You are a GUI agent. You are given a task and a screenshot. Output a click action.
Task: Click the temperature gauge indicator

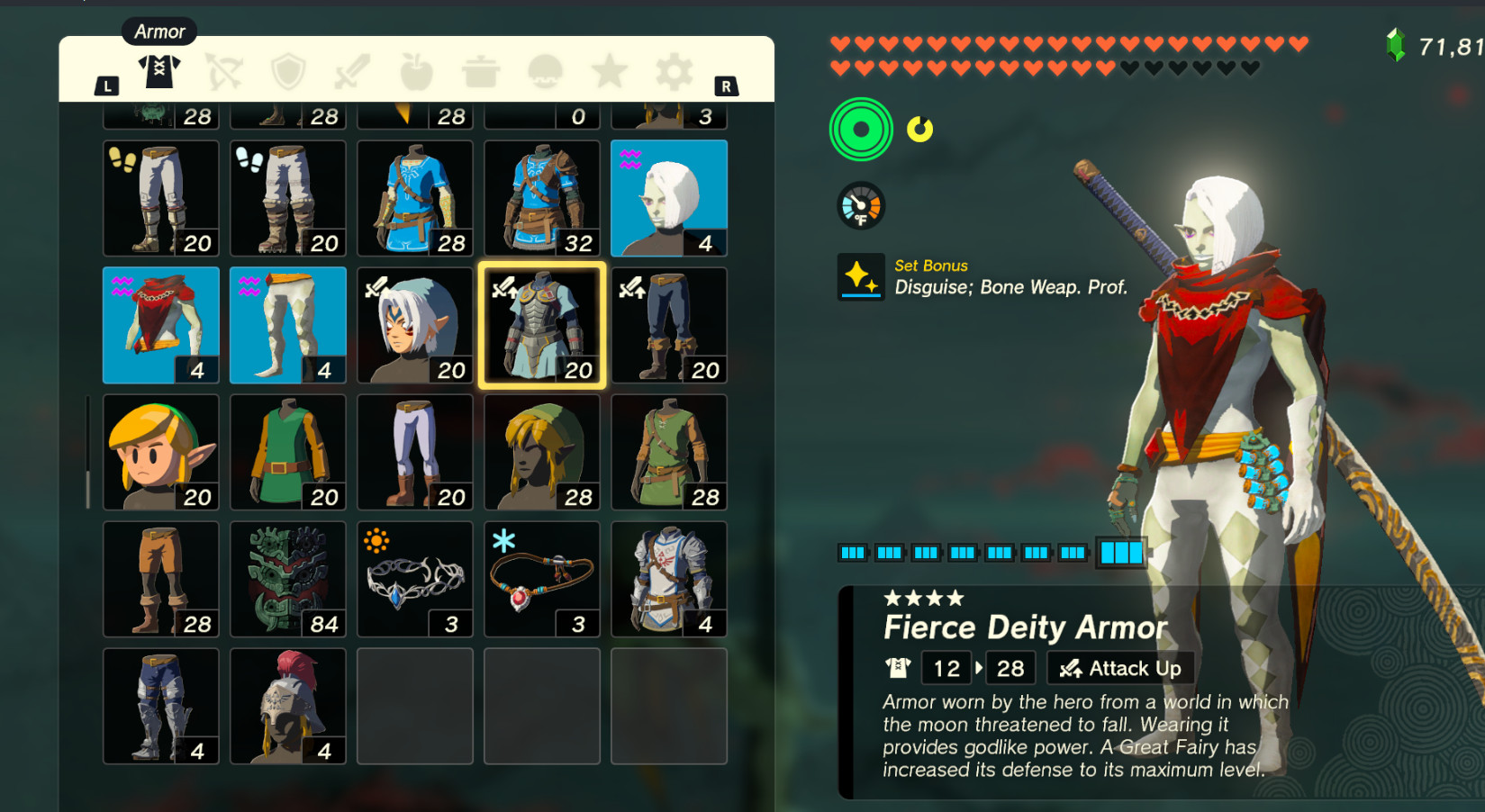point(860,205)
